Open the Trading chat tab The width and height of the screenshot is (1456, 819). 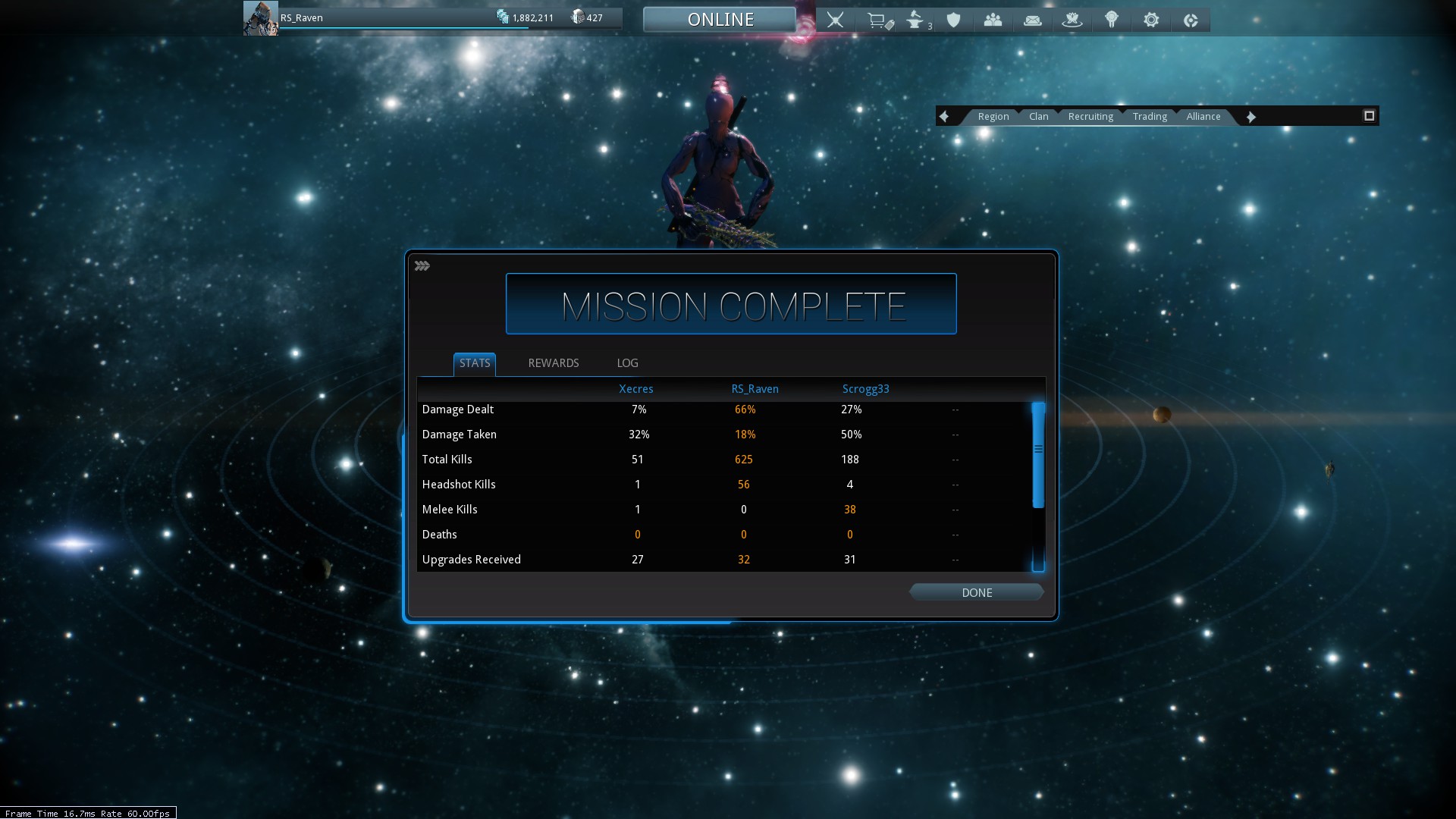point(1150,117)
